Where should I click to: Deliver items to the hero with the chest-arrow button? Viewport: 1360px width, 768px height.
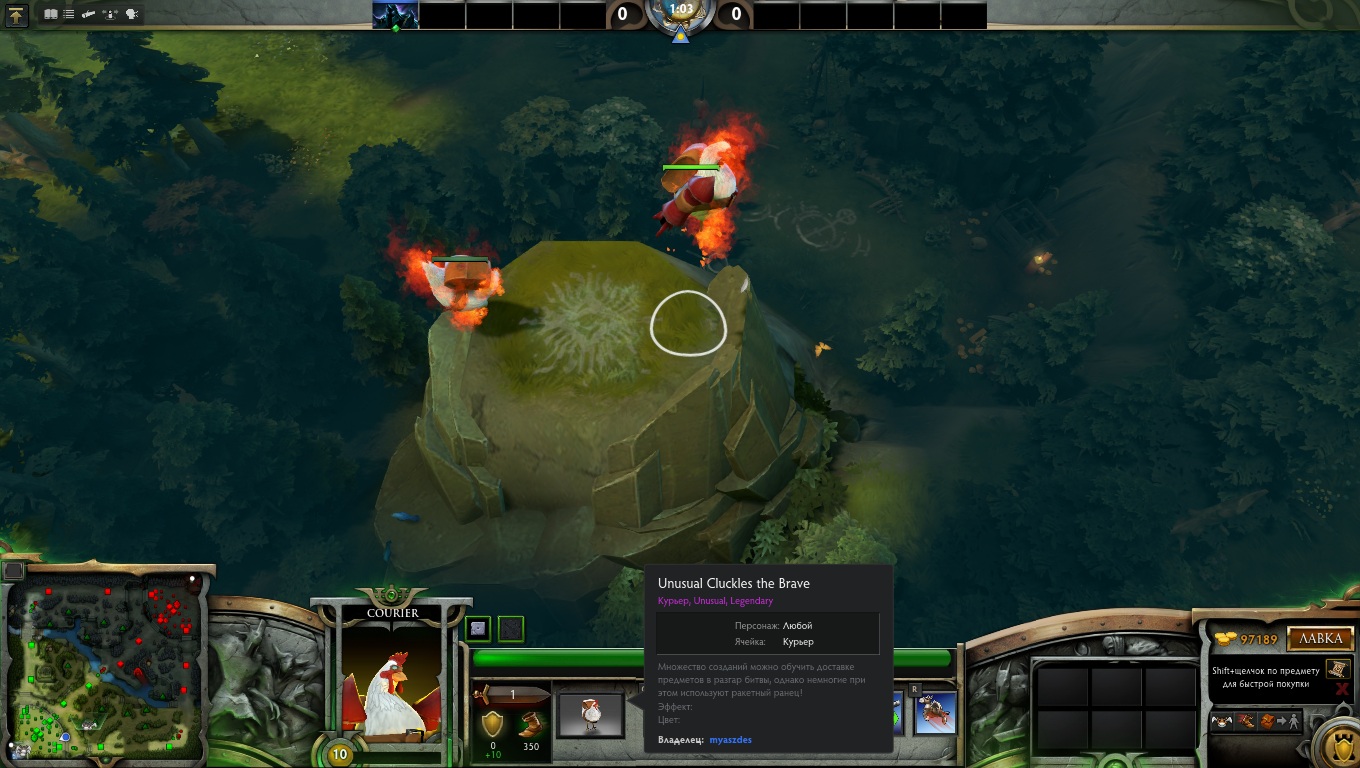1278,721
